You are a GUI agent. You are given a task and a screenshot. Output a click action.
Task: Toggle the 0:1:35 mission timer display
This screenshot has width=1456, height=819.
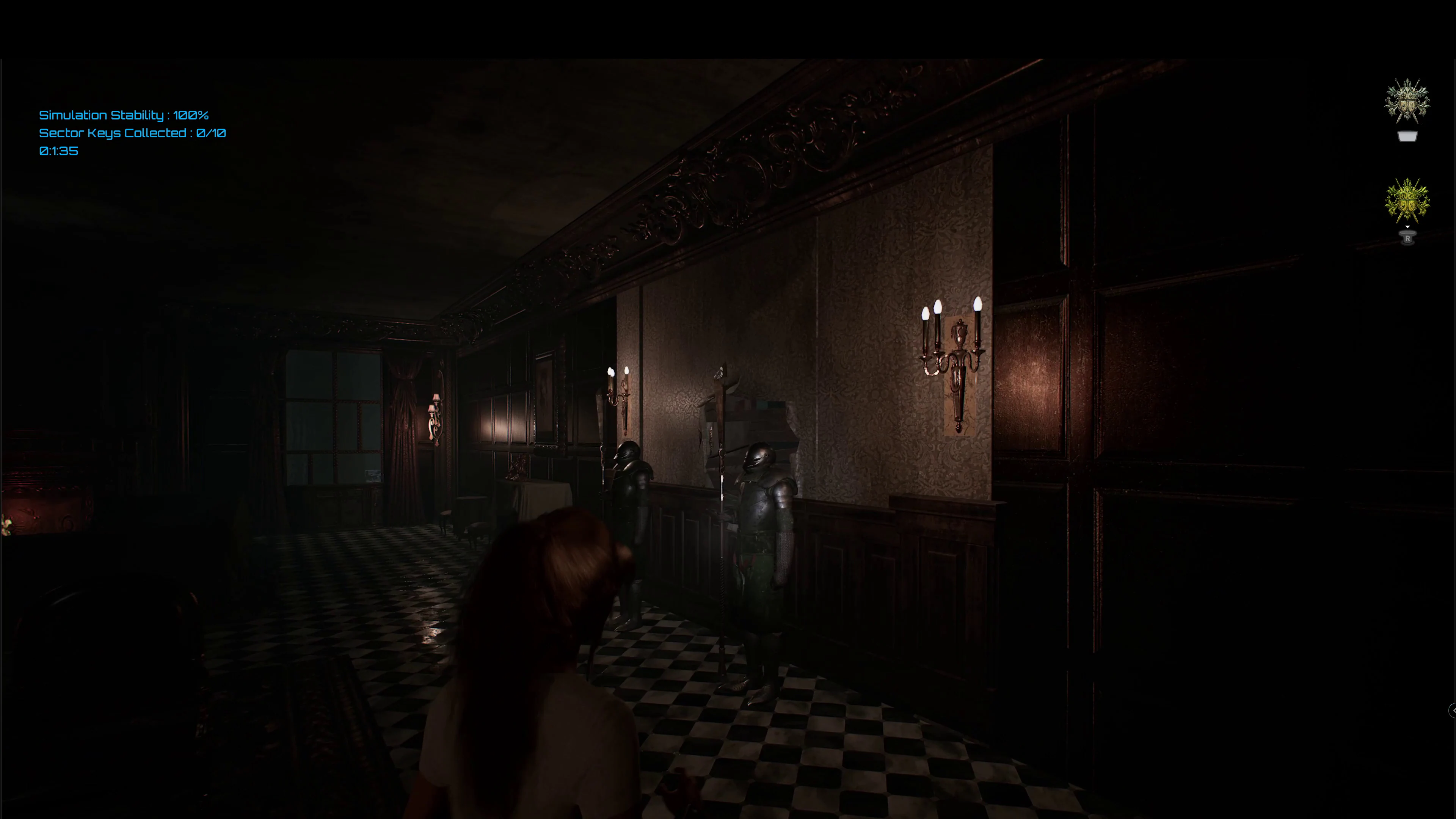tap(58, 151)
